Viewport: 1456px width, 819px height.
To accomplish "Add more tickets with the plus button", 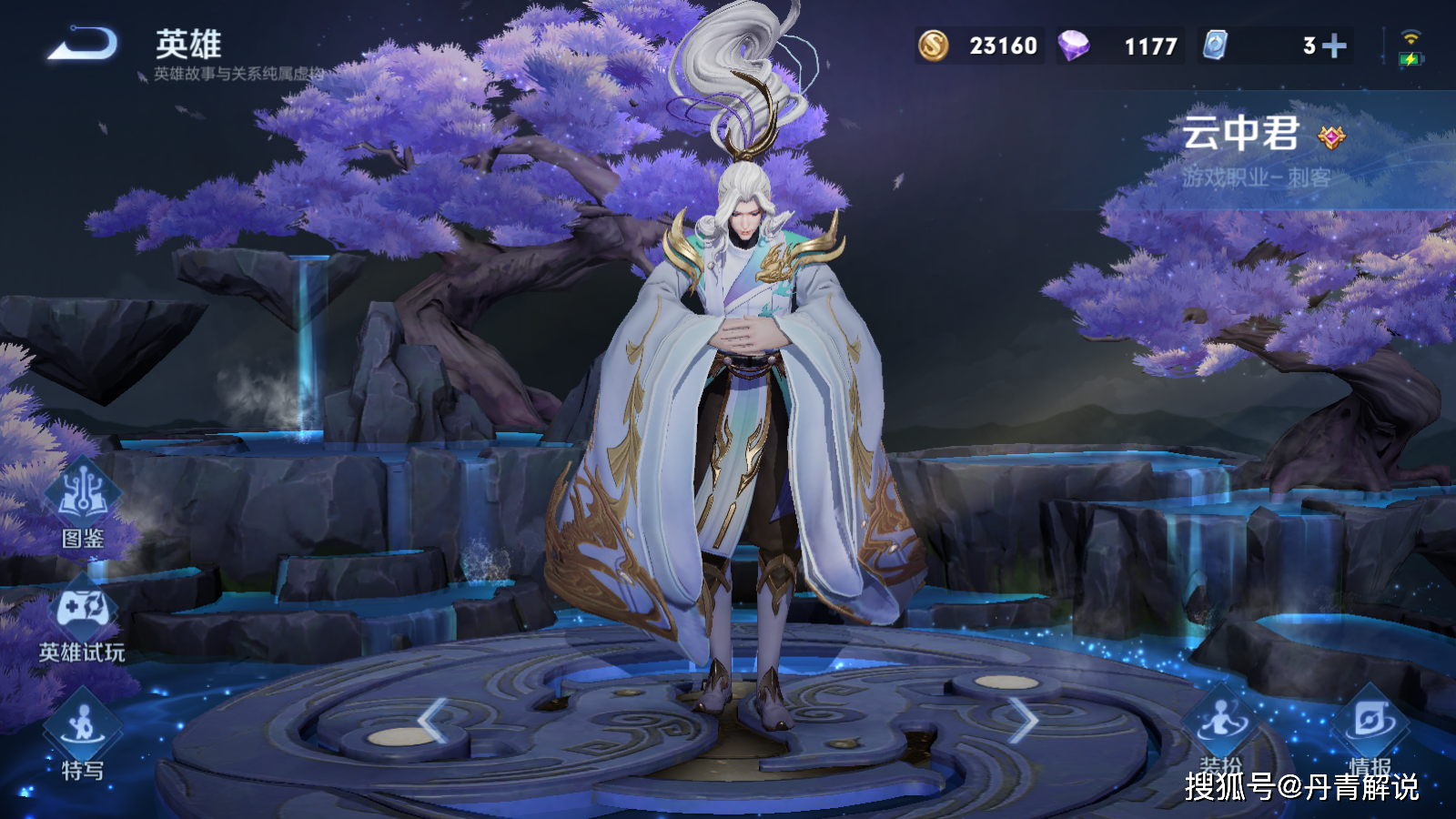I will pyautogui.click(x=1334, y=45).
